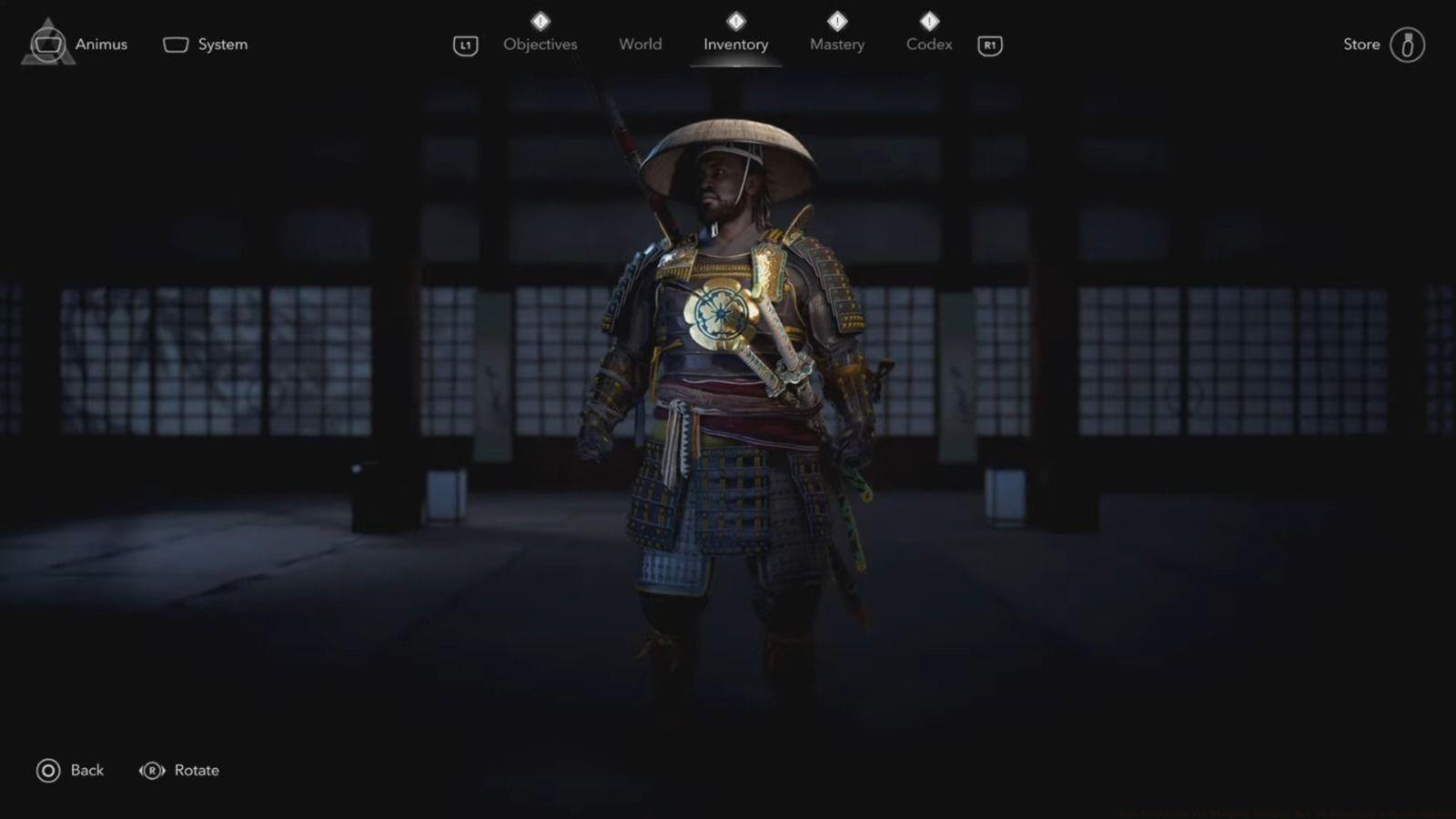Switch to the World tab
The height and width of the screenshot is (819, 1456).
click(x=640, y=44)
